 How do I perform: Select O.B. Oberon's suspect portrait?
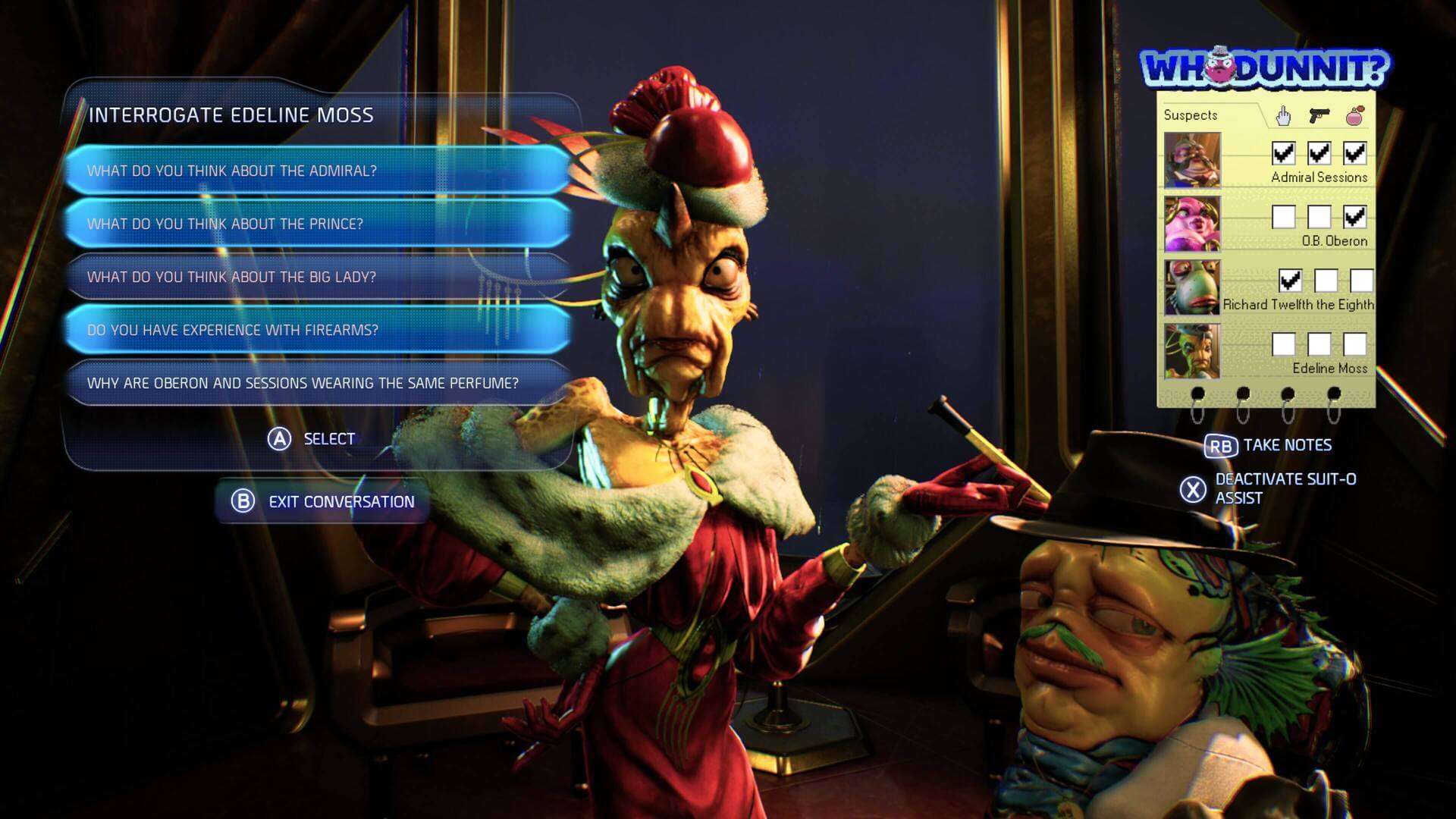point(1192,224)
